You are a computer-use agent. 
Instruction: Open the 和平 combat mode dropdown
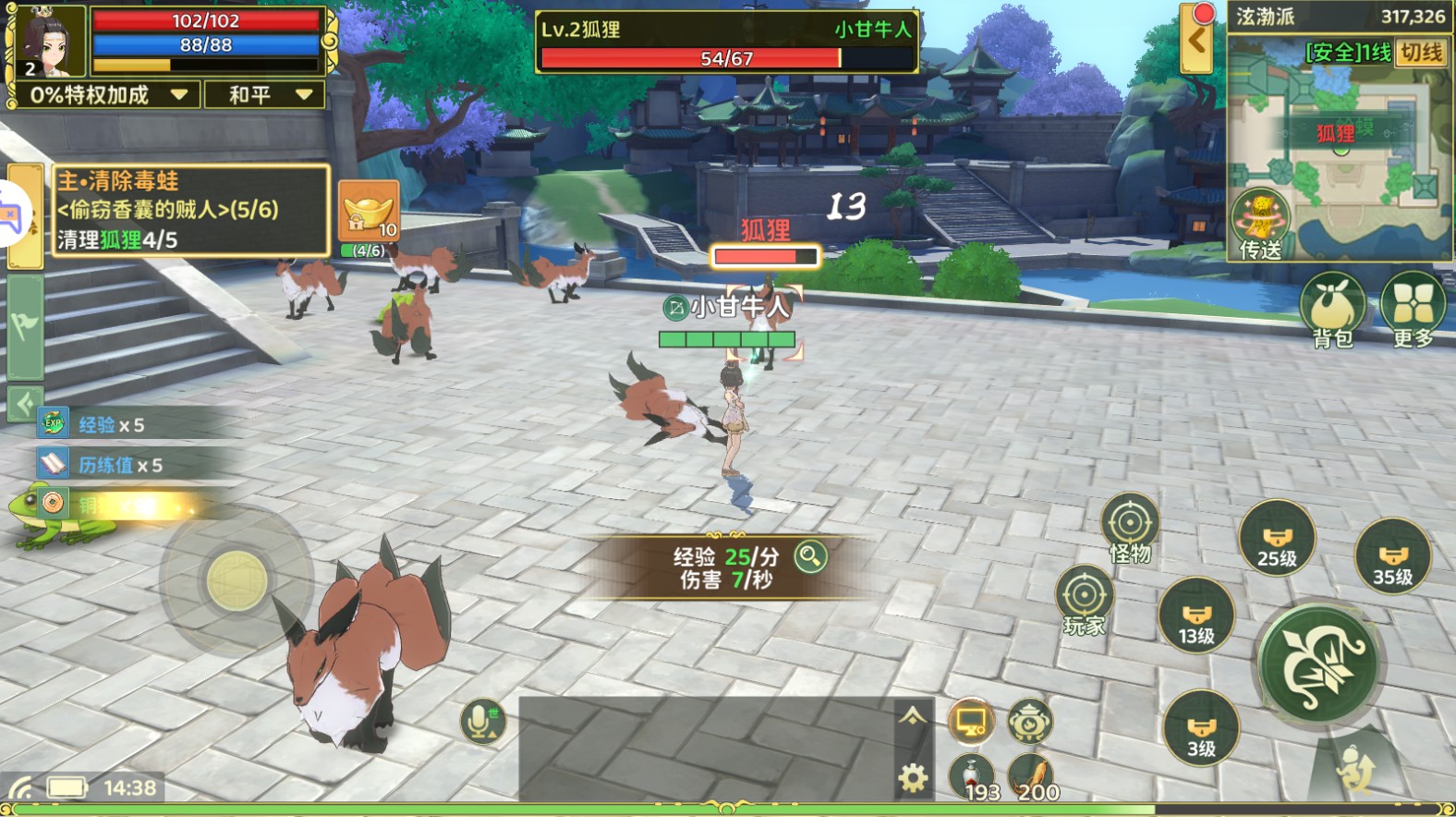(x=264, y=94)
